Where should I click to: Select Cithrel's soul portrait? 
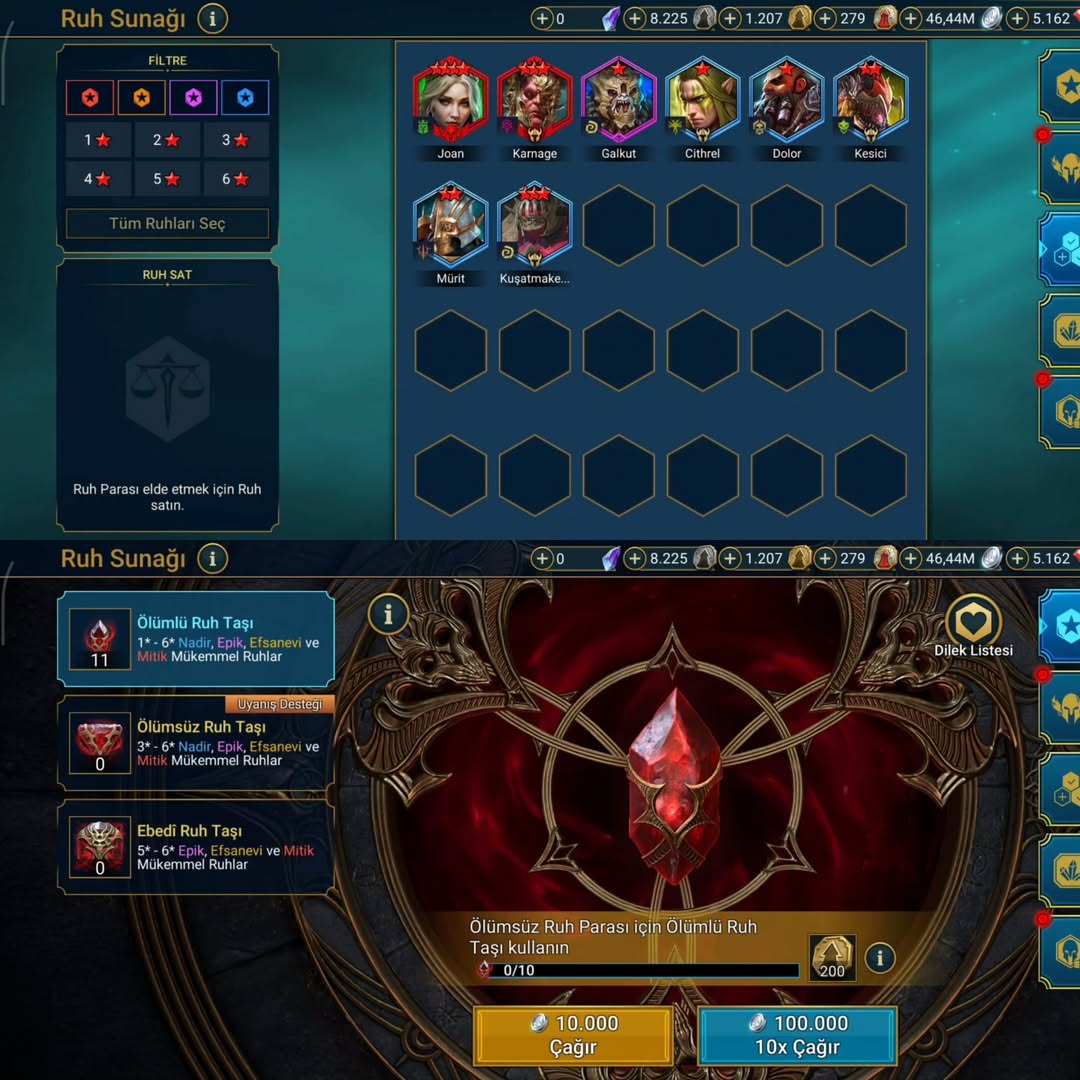coord(703,101)
